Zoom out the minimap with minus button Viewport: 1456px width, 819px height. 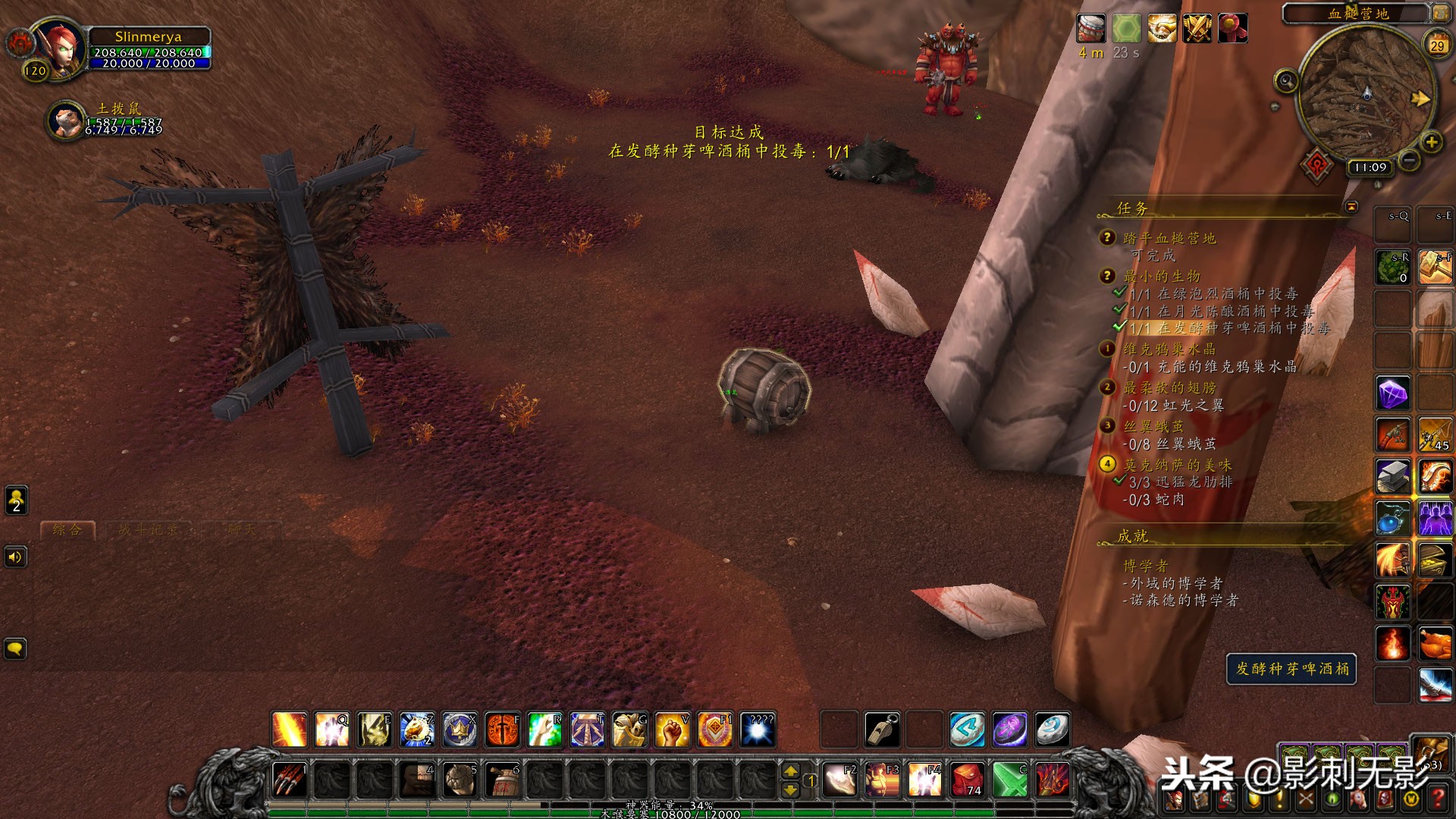point(1408,161)
